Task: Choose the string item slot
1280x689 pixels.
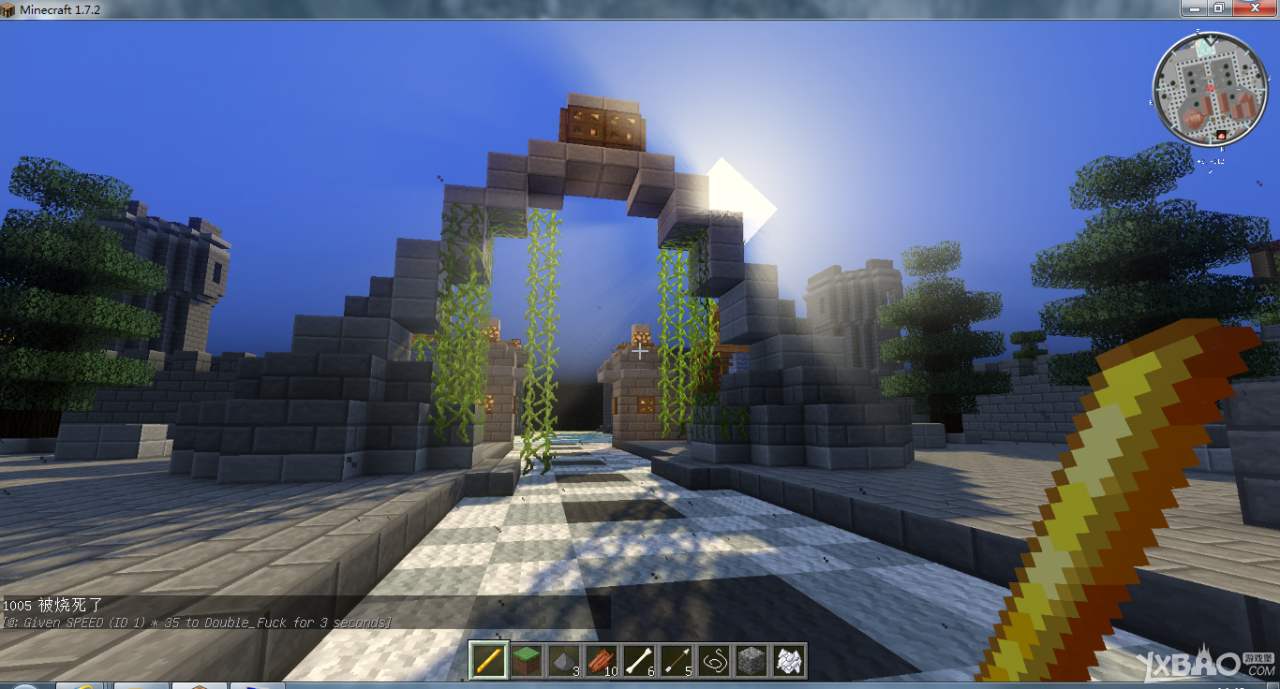Action: [713, 660]
